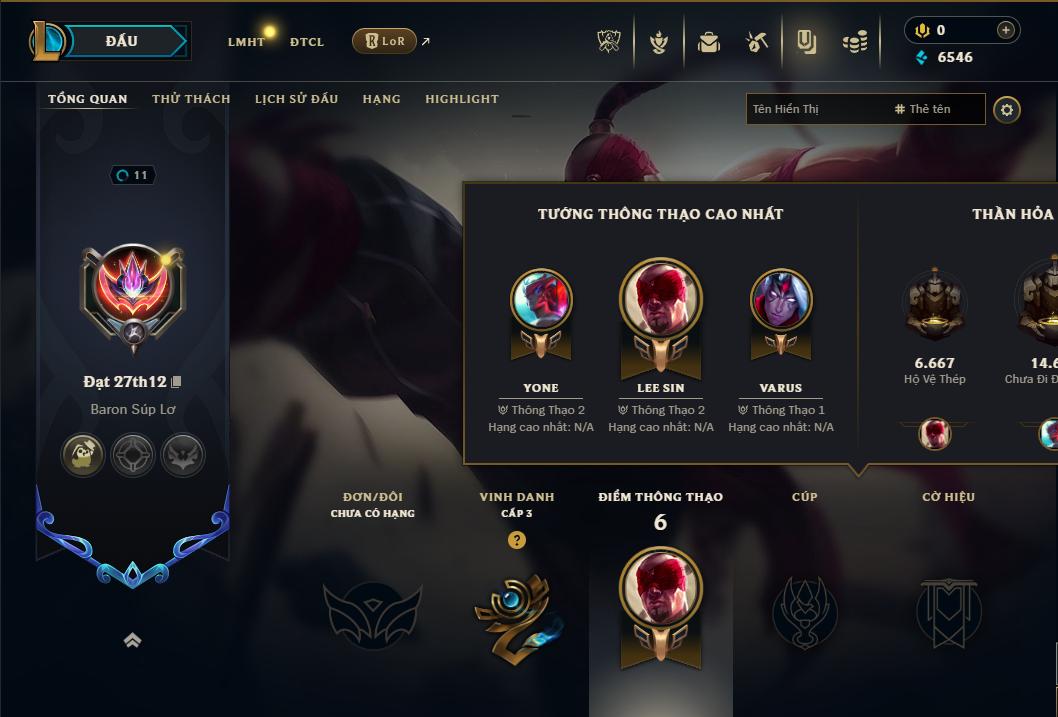Open the VINH DANH honor emblem
1058x717 pixels.
(516, 612)
